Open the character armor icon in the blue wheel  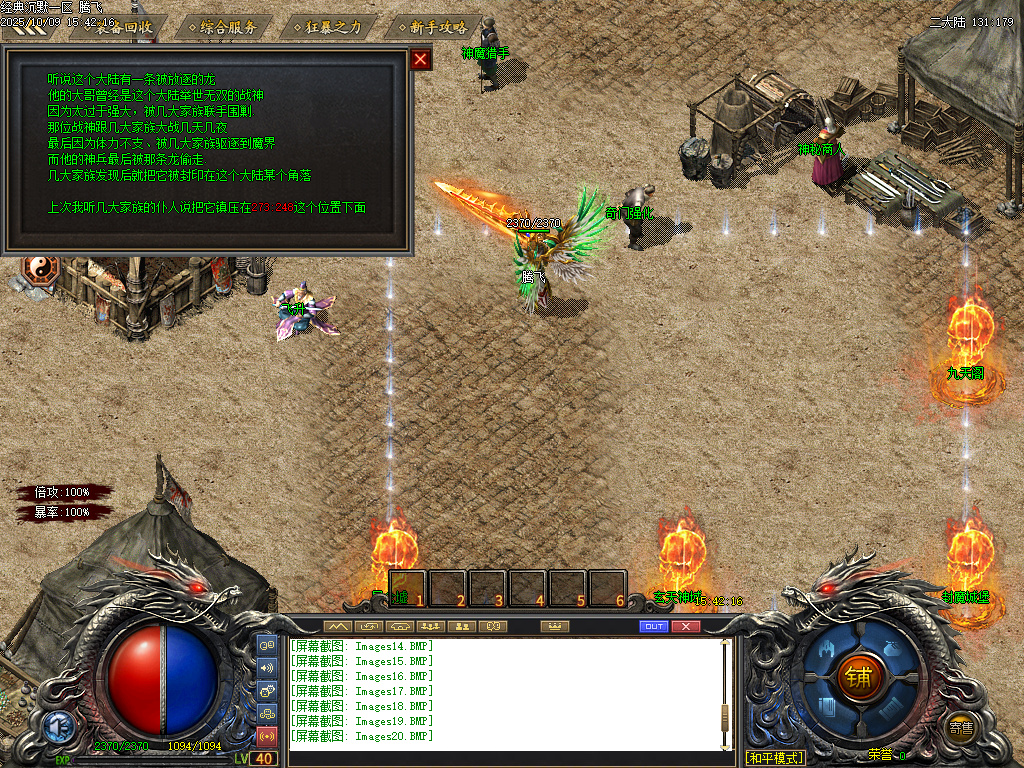[826, 648]
